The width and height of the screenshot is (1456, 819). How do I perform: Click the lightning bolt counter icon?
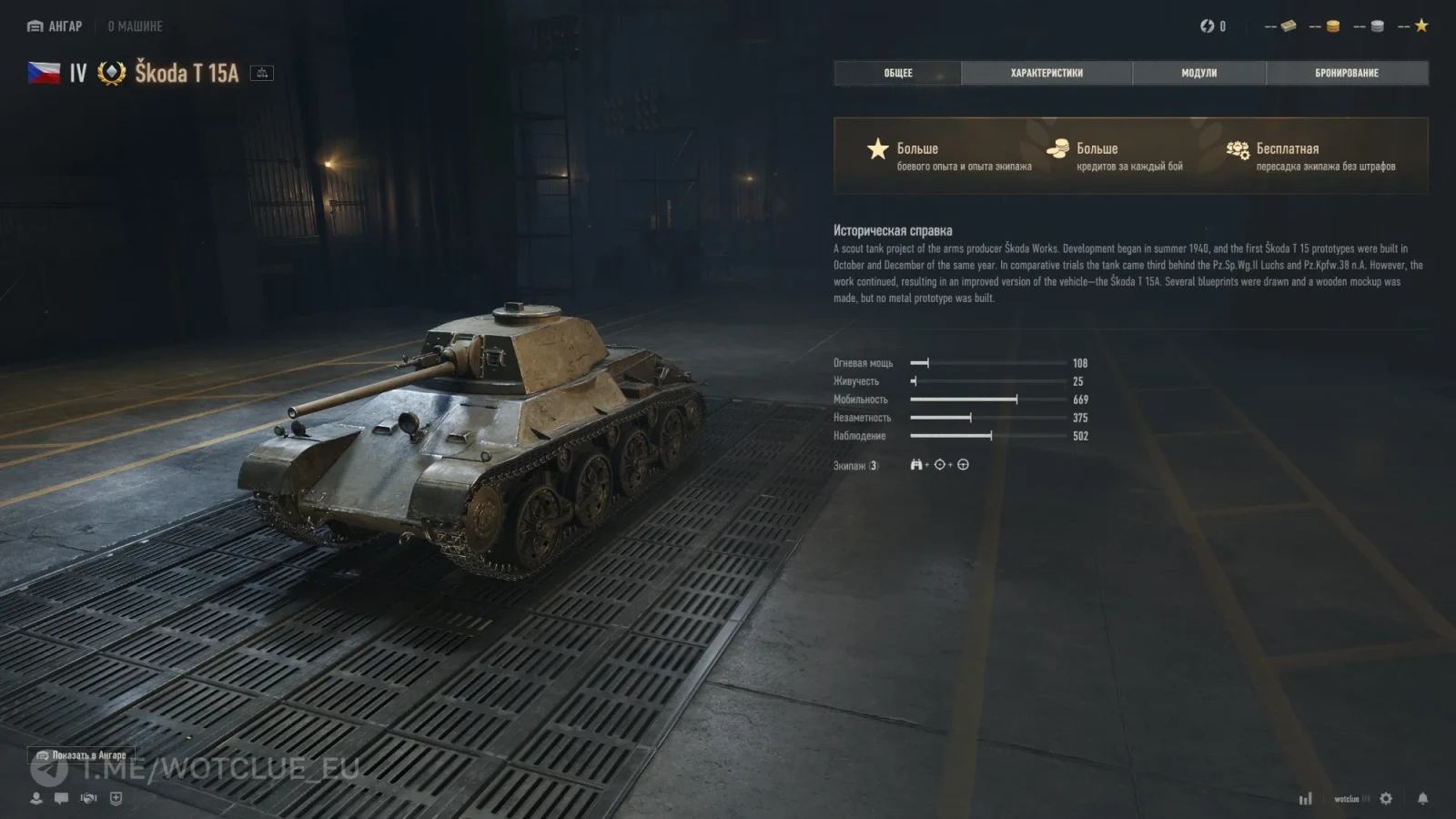pyautogui.click(x=1208, y=26)
